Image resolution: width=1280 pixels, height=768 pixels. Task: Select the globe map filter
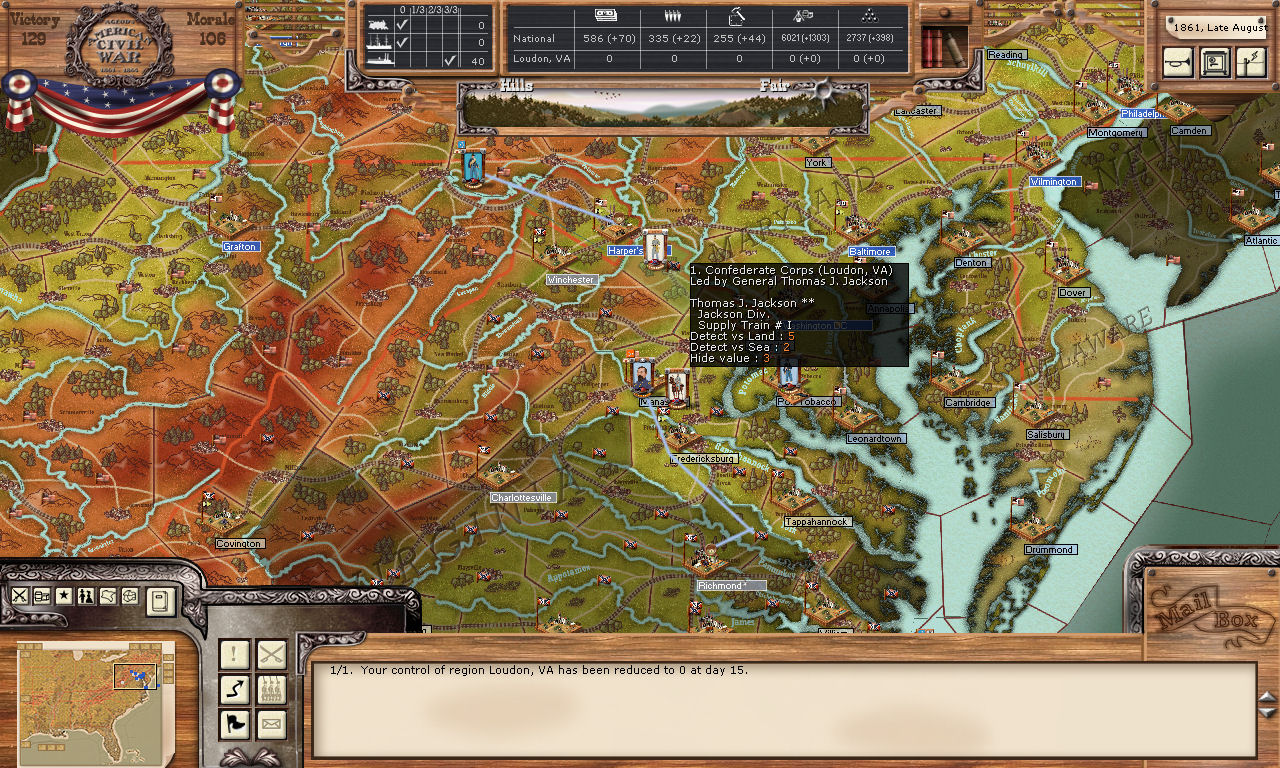[x=130, y=596]
